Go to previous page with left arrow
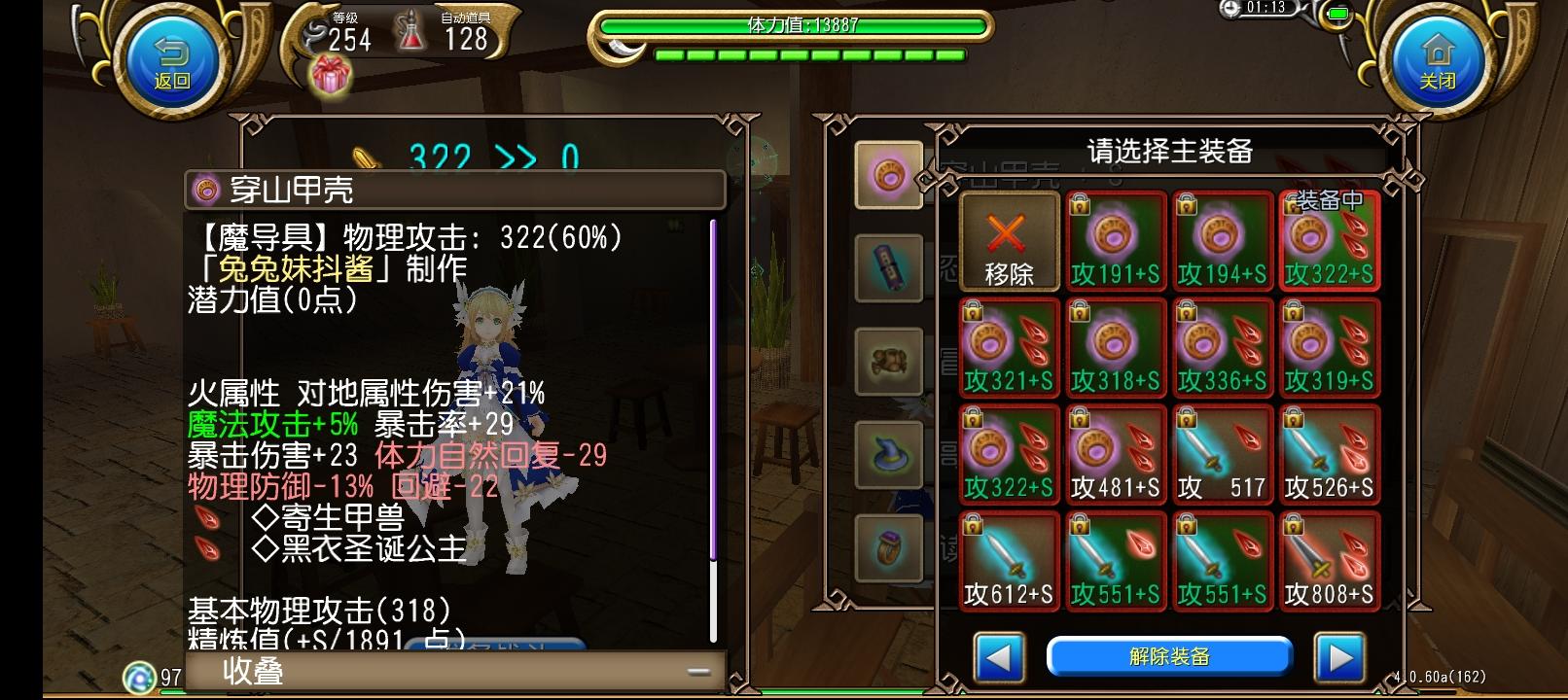 [x=999, y=658]
